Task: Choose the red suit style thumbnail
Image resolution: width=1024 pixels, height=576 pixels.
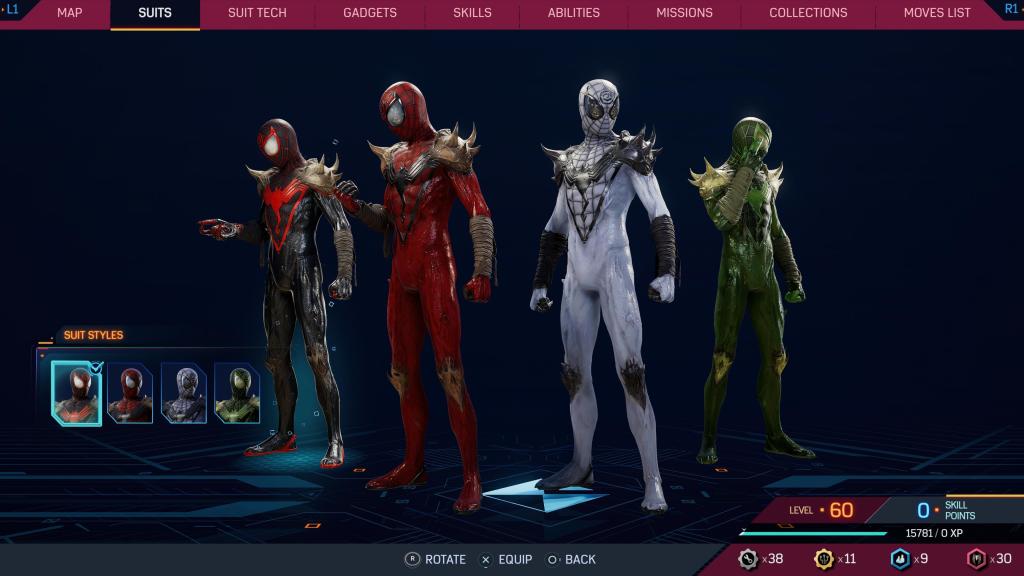Action: [131, 393]
